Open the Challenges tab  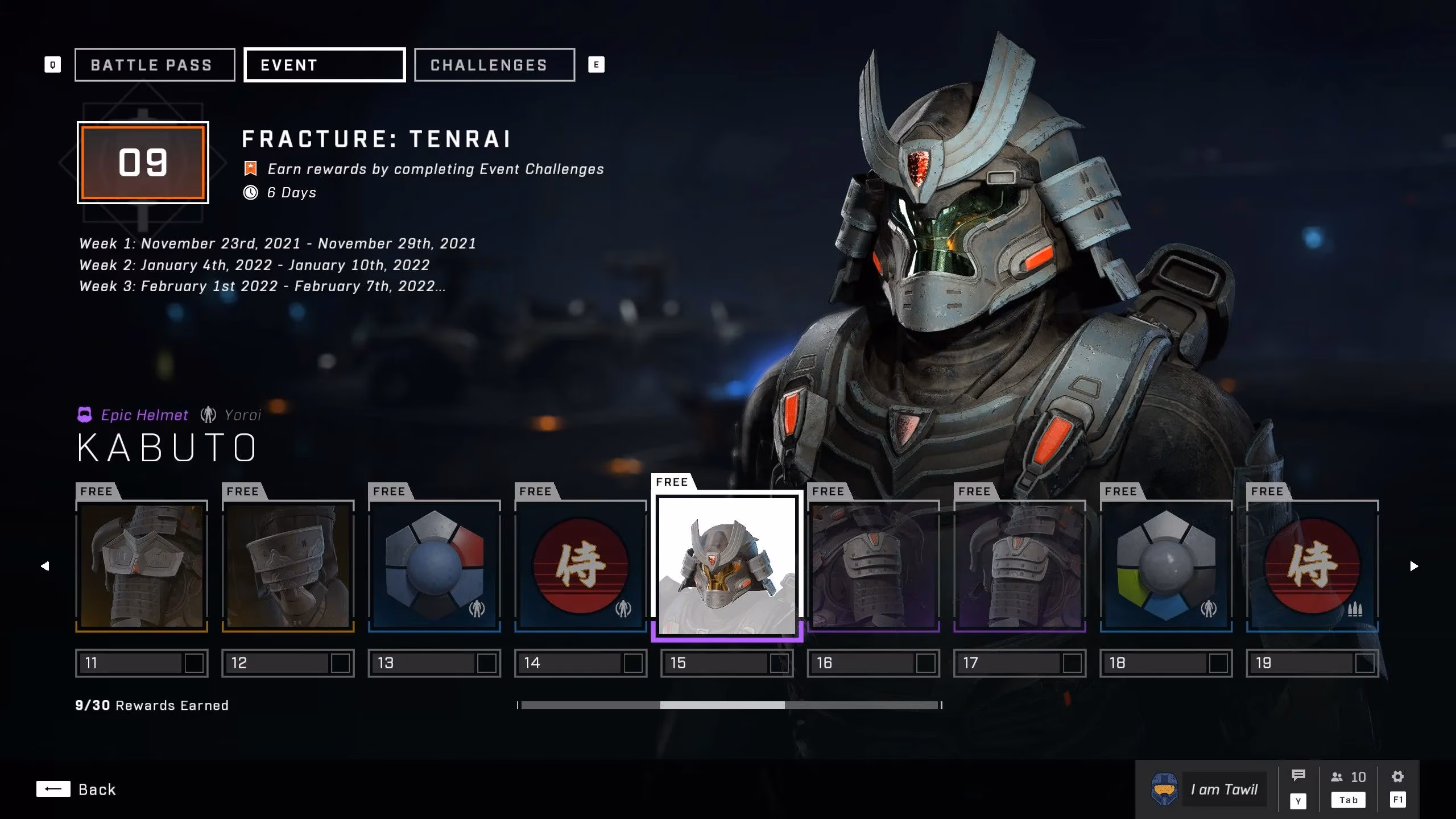point(494,64)
